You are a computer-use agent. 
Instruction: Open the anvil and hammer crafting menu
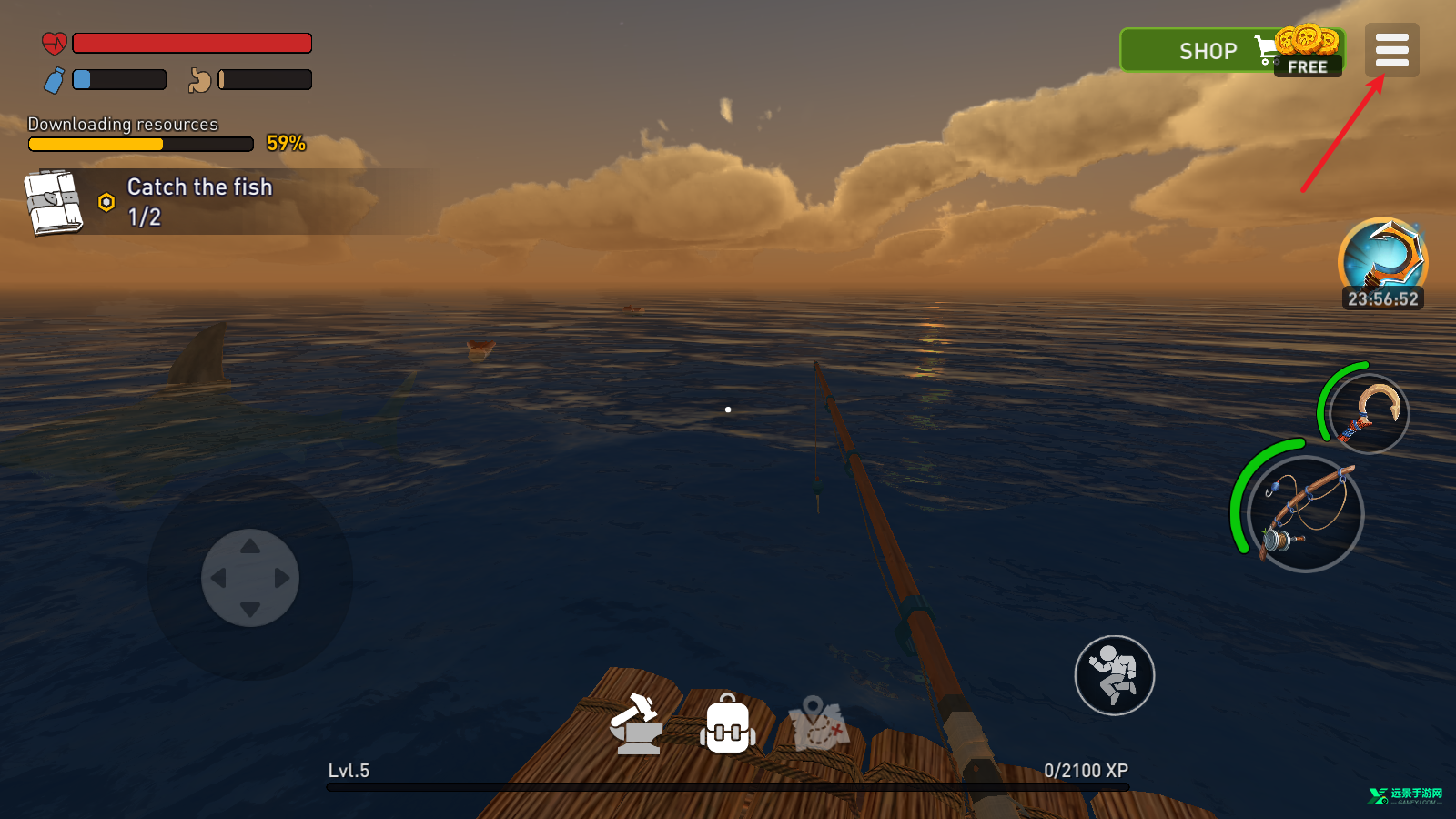click(636, 724)
